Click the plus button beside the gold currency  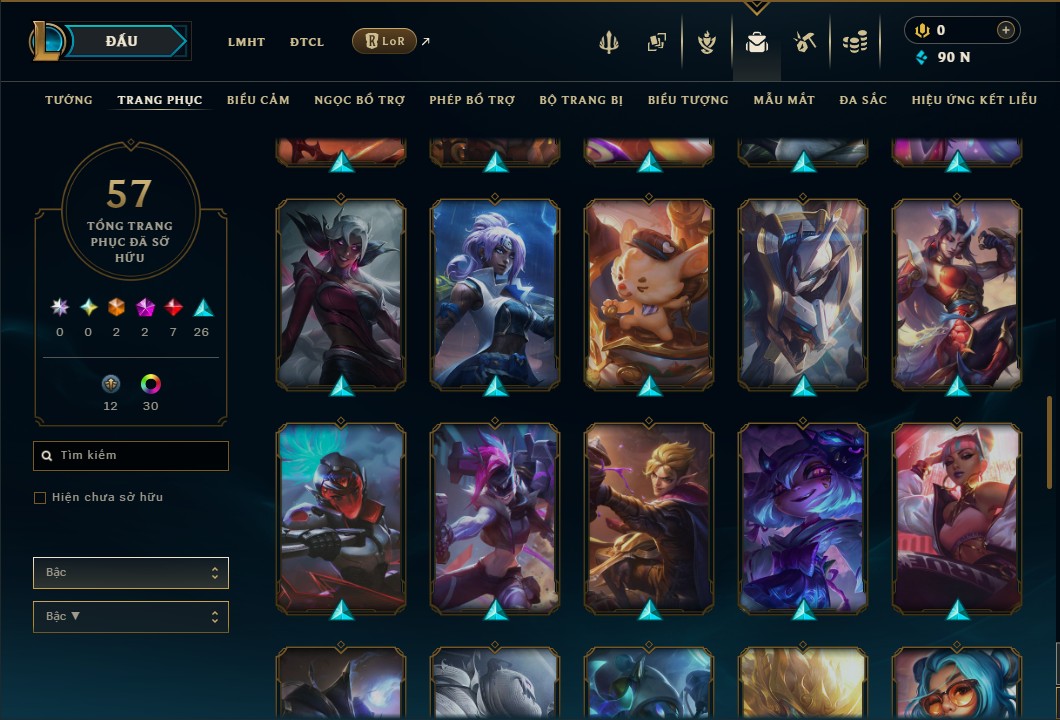click(1005, 30)
